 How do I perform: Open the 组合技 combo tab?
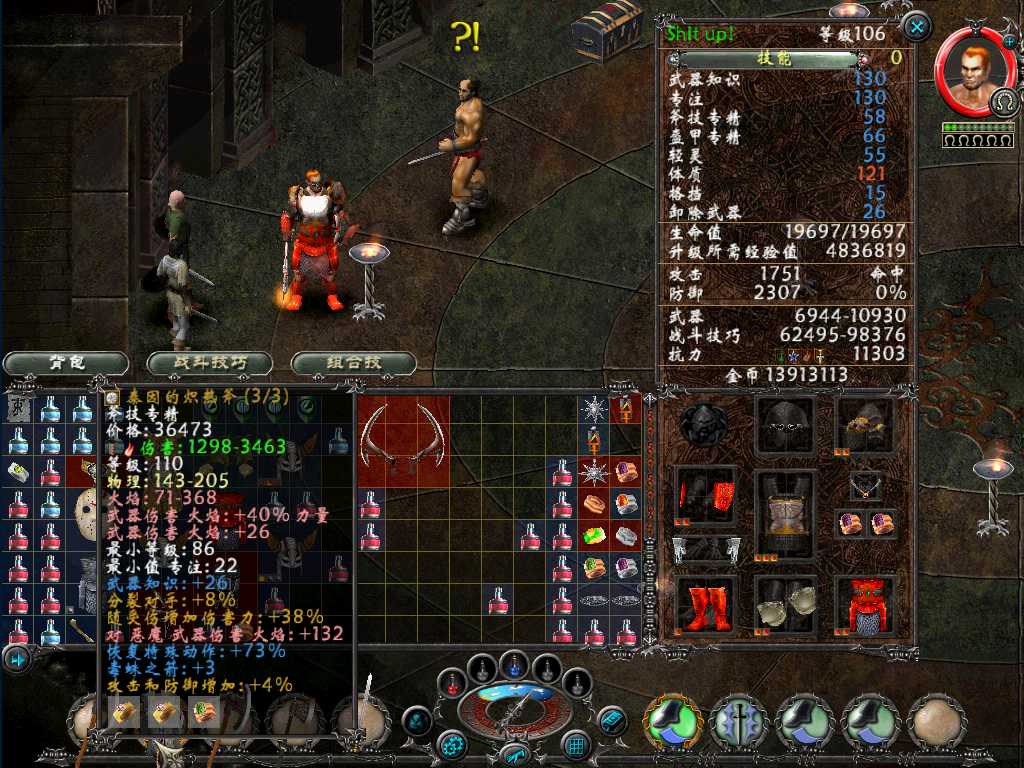(354, 363)
